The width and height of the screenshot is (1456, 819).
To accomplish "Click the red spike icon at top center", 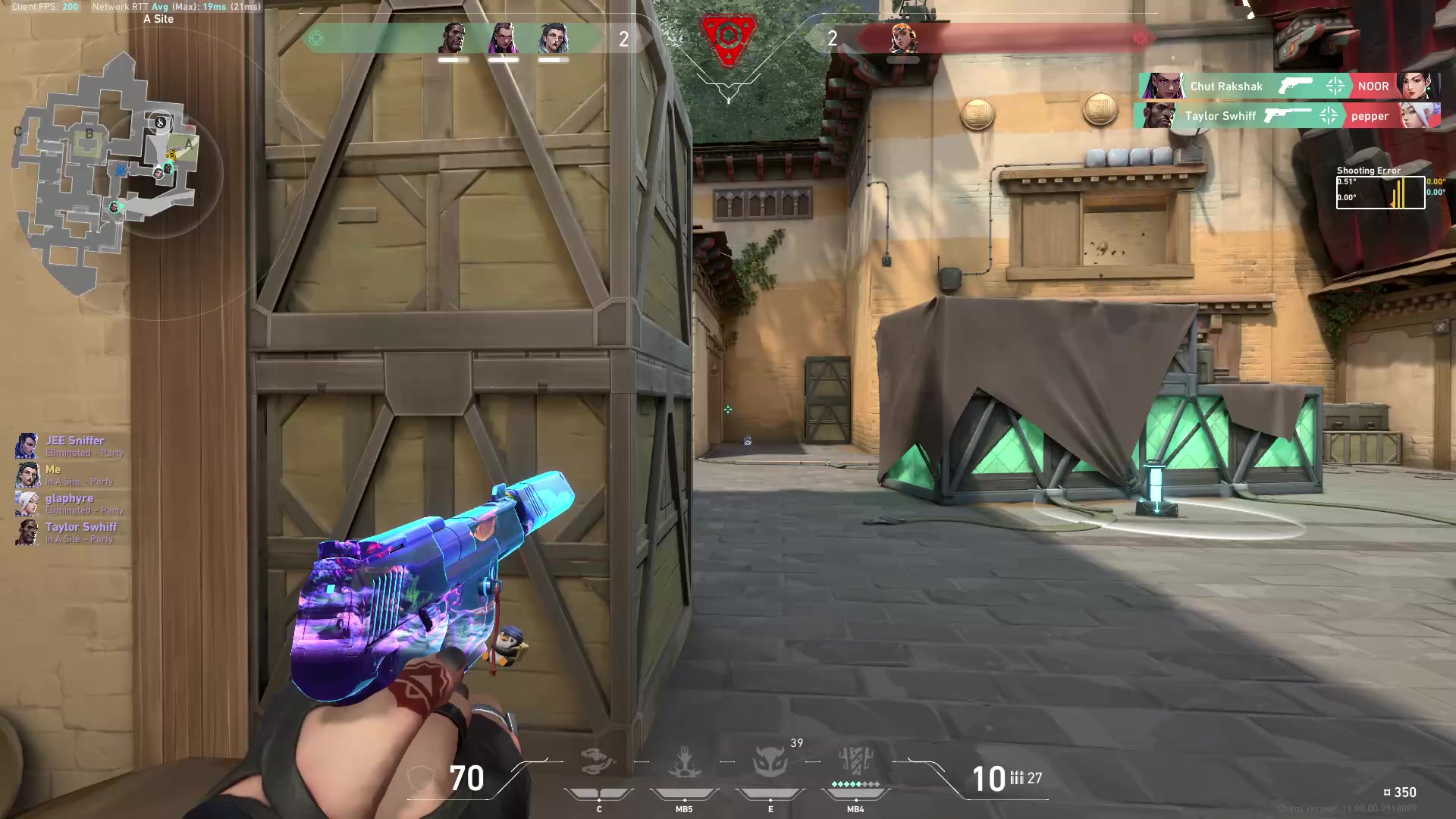I will (728, 36).
